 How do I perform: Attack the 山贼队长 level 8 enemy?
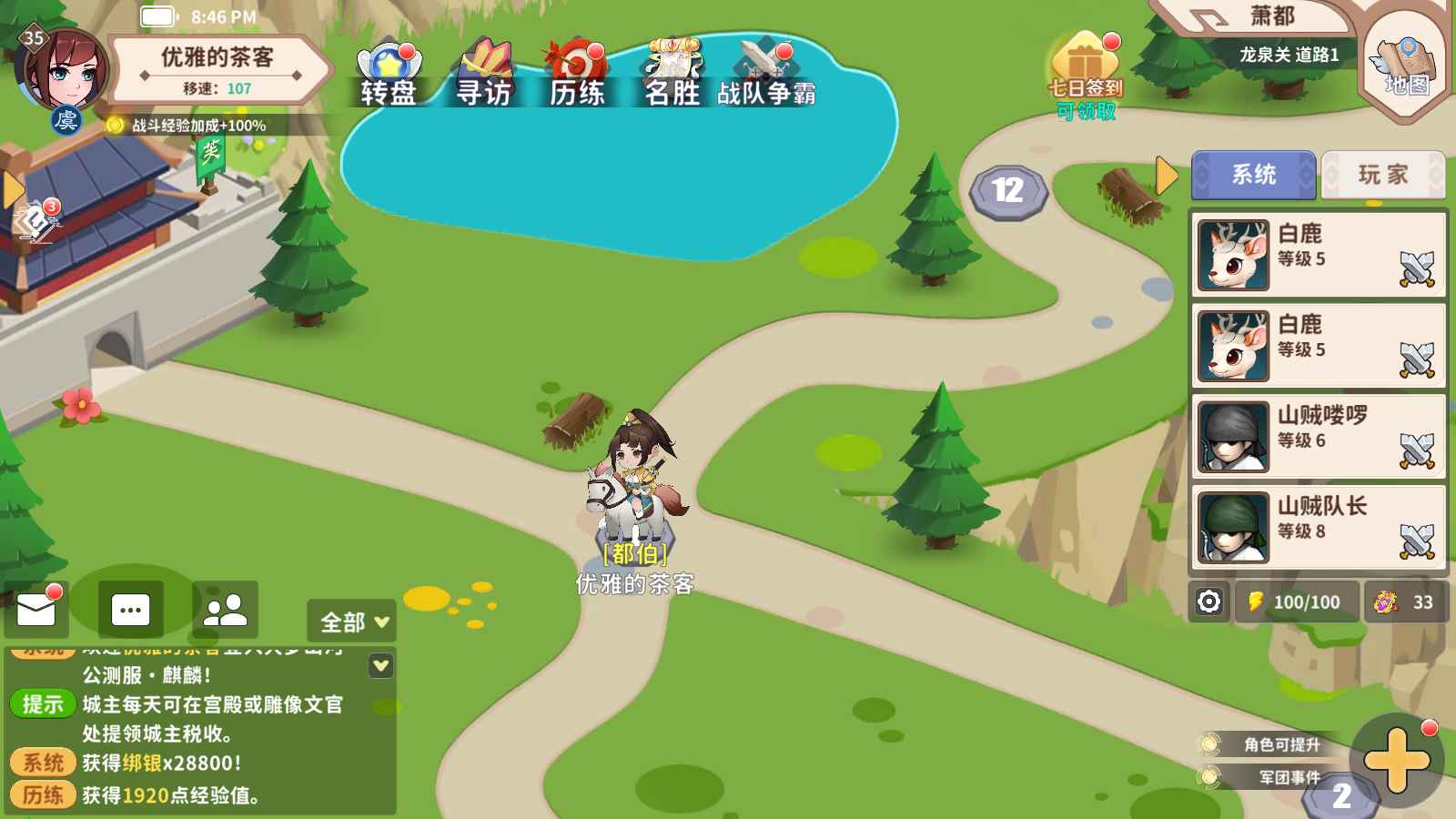1416,541
